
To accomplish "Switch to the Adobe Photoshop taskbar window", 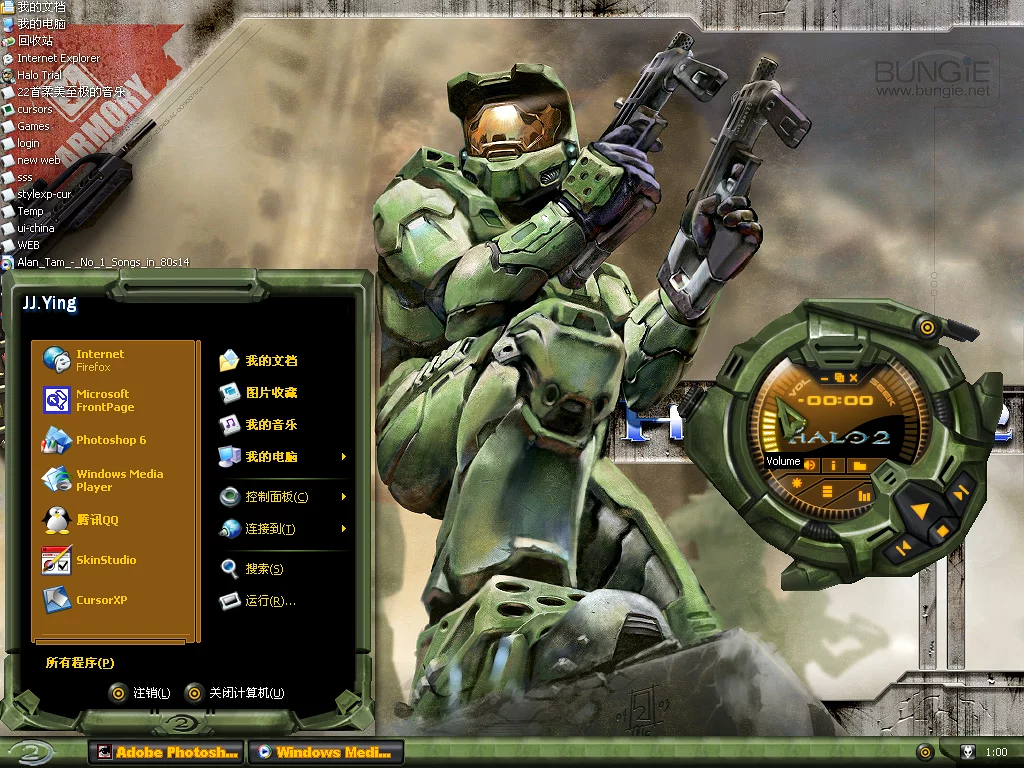I will tap(166, 752).
